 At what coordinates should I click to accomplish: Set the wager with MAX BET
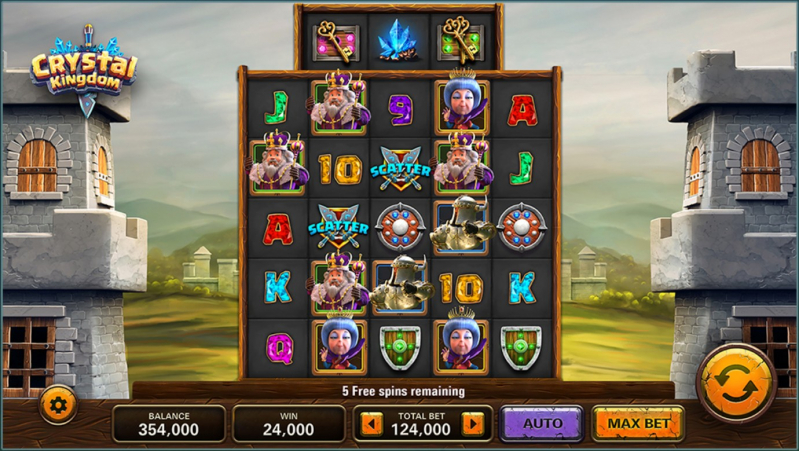638,424
